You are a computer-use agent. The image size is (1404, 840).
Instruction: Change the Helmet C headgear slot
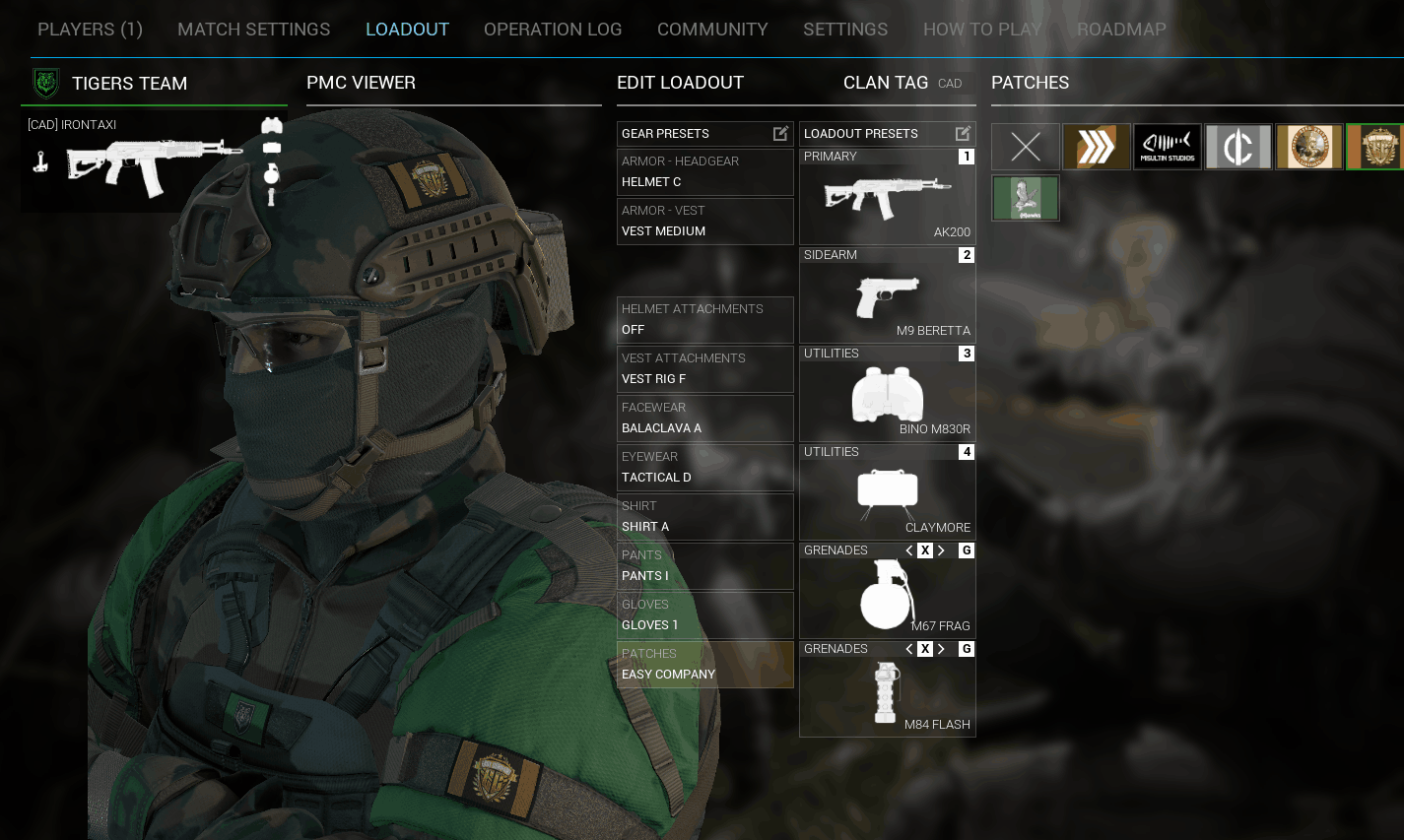click(x=704, y=172)
